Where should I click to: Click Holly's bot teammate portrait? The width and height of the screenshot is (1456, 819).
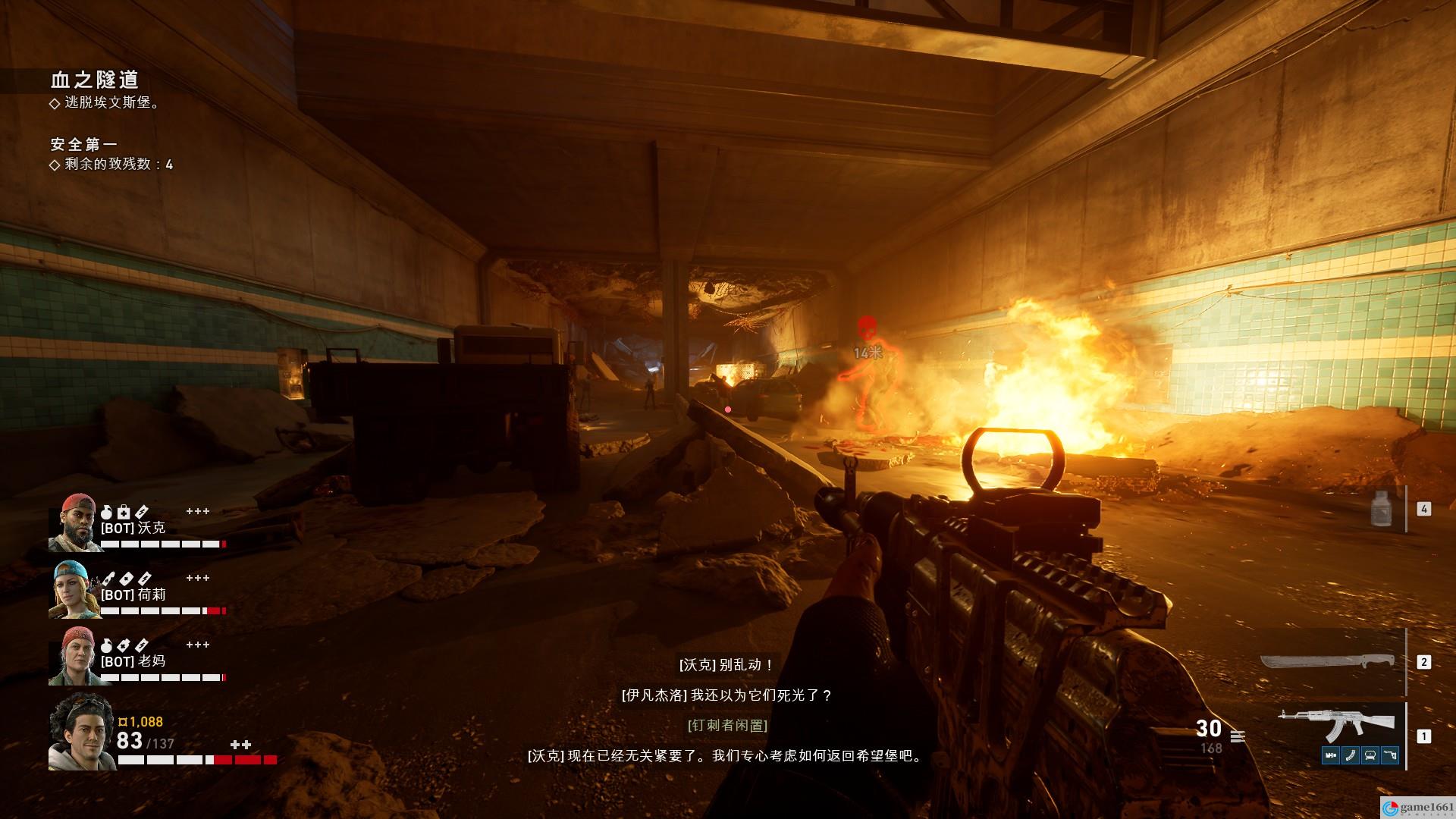74,589
